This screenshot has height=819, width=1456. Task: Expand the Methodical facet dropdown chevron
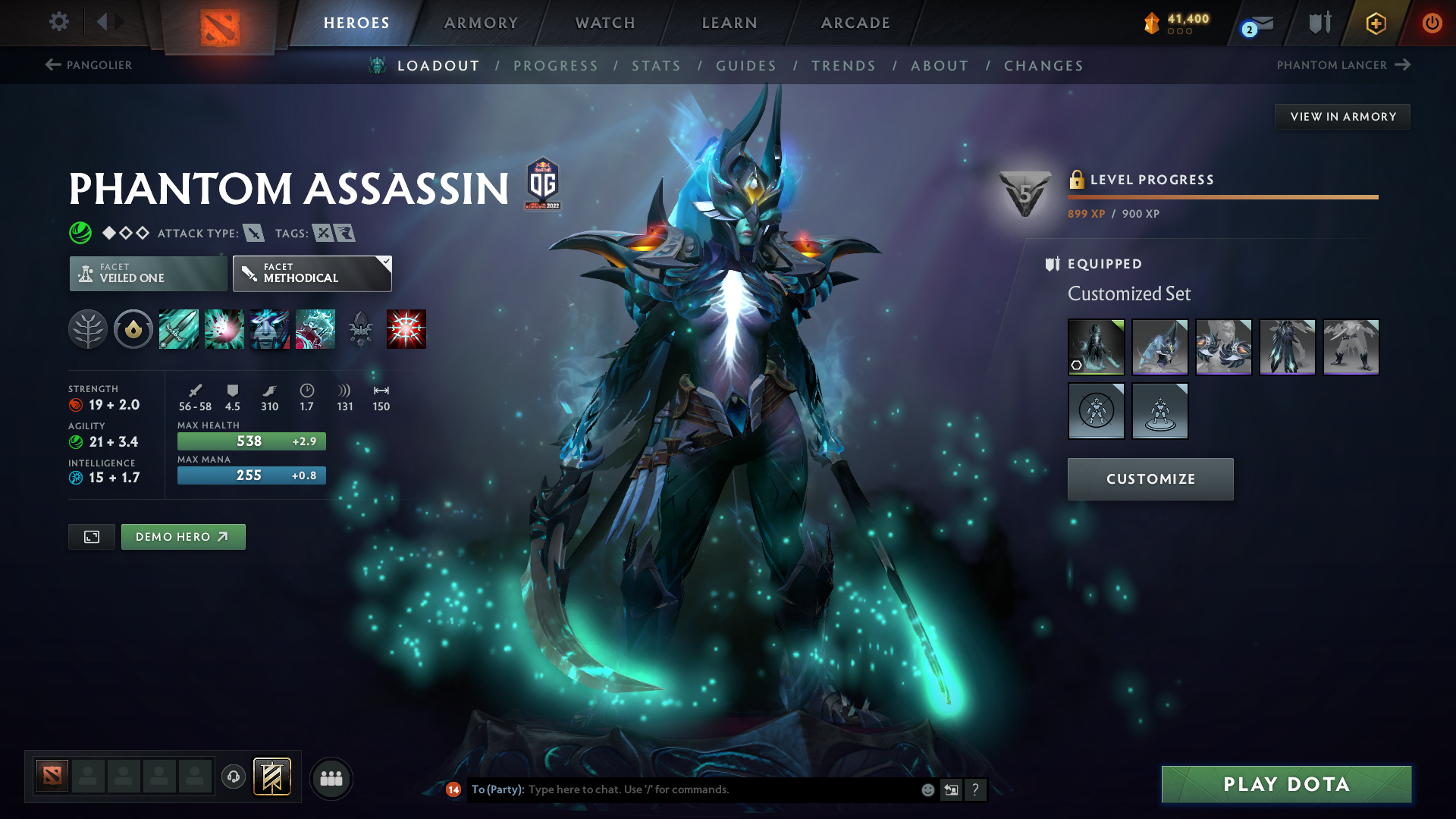[x=386, y=263]
